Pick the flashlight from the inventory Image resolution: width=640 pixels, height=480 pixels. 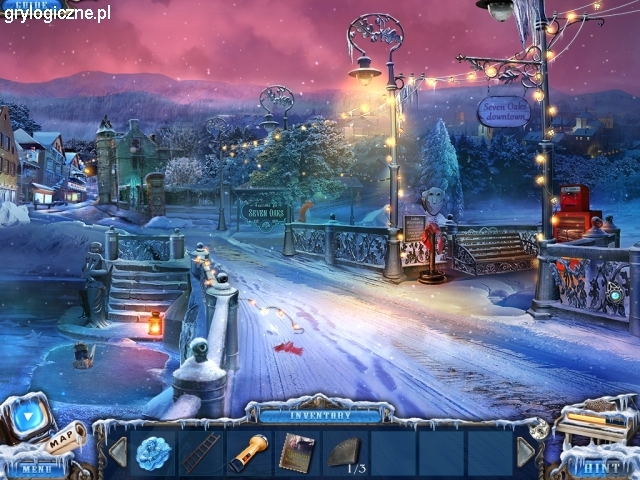247,452
